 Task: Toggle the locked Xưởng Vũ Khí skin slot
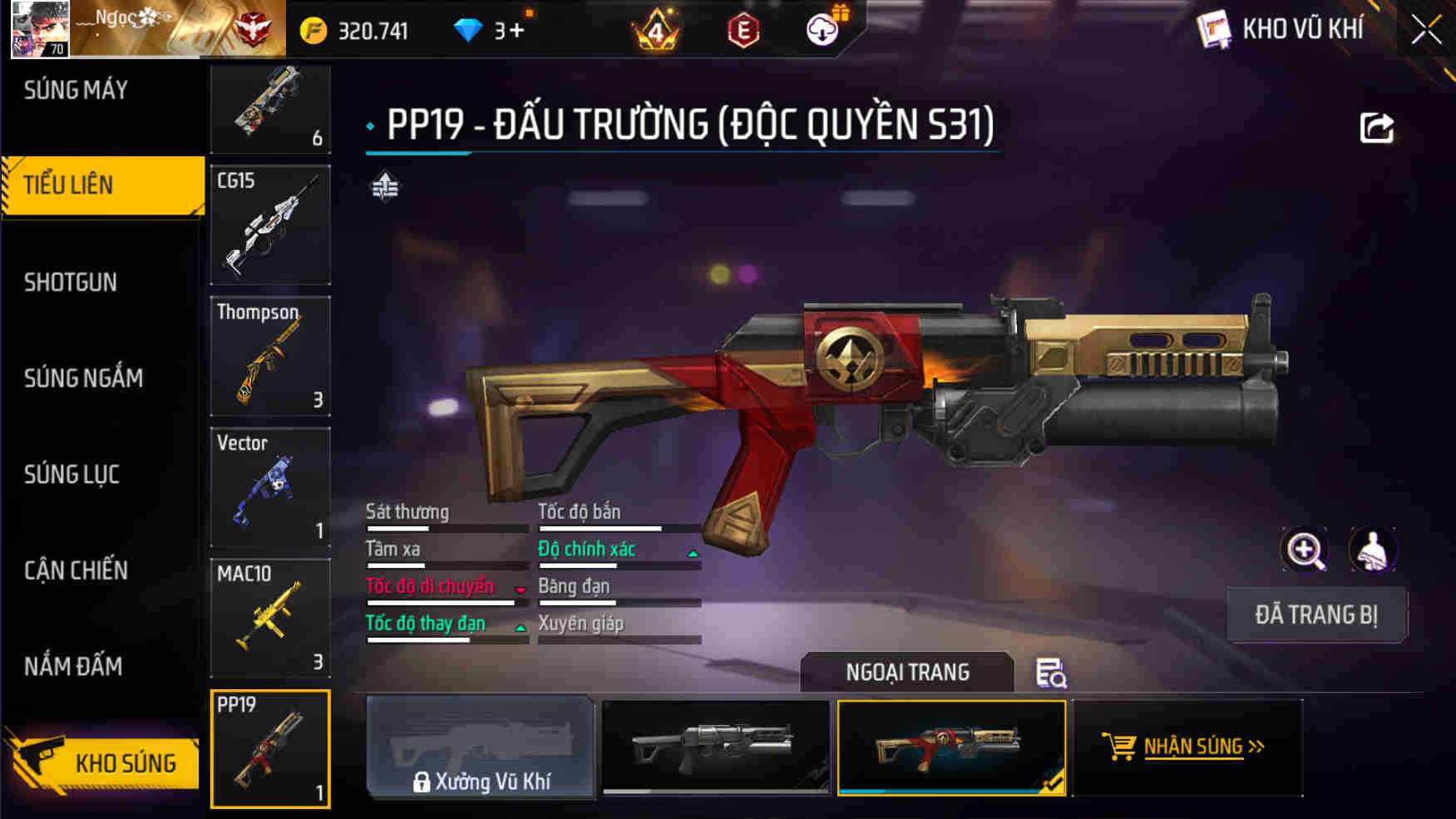pyautogui.click(x=481, y=748)
